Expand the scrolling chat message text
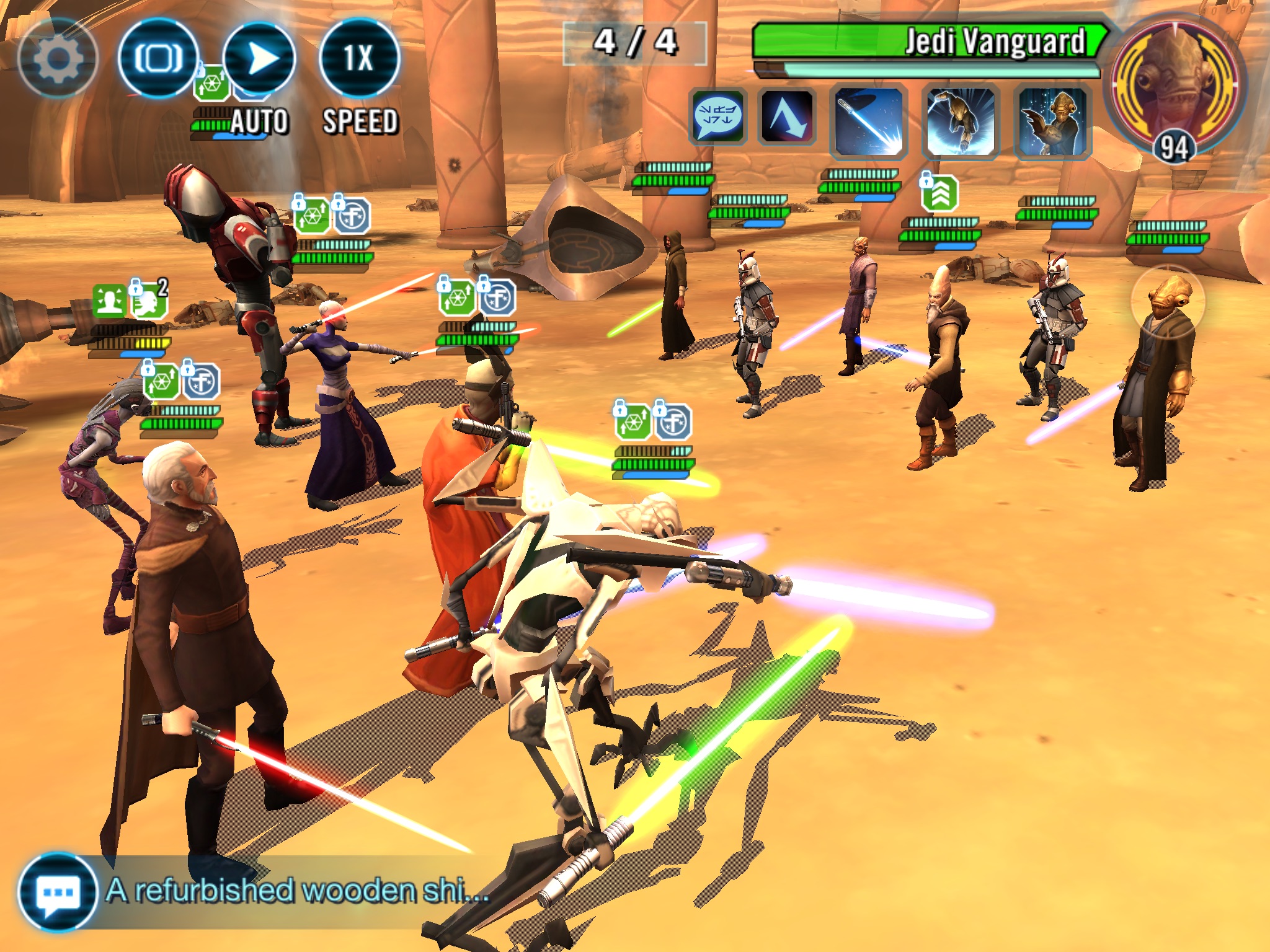Screen dimensions: 1270x952 (296, 891)
